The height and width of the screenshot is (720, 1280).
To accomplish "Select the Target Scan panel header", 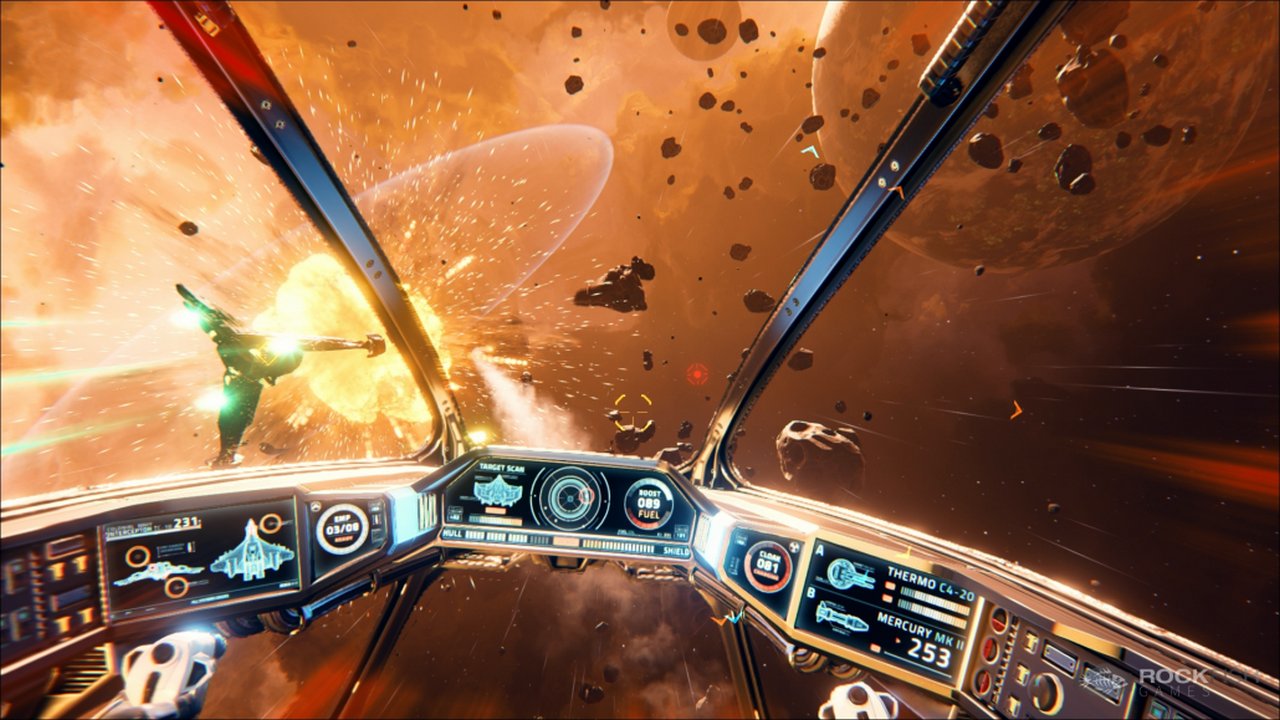I will 501,467.
